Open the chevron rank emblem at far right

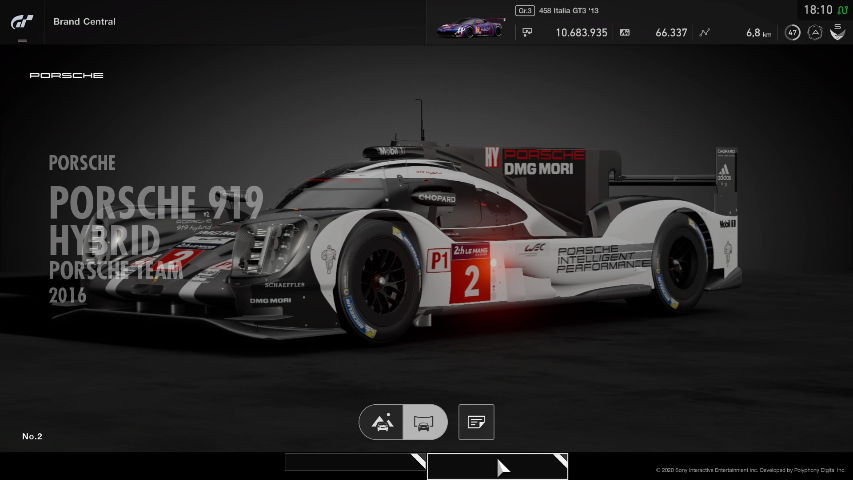coord(836,32)
